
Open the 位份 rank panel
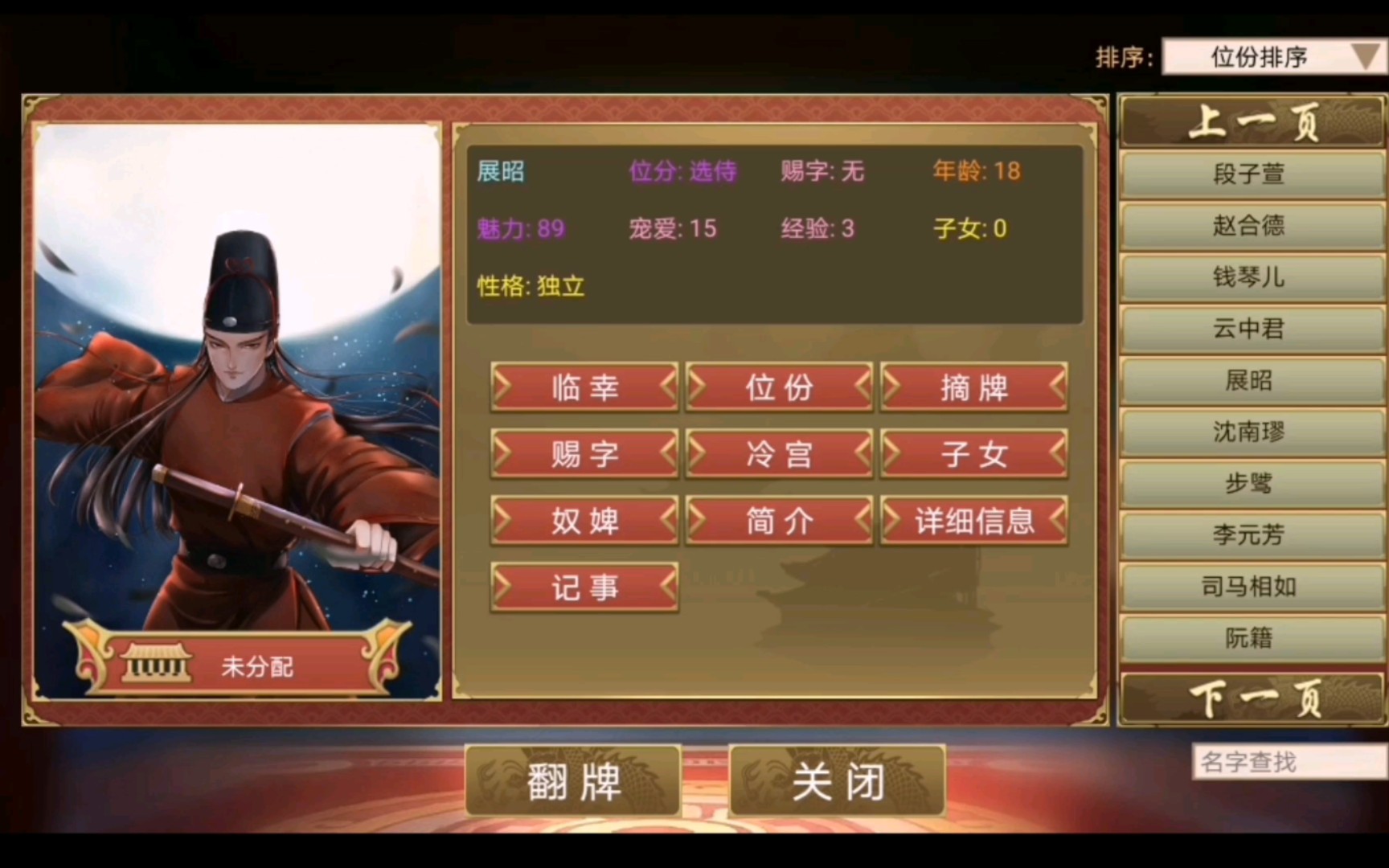coord(778,387)
